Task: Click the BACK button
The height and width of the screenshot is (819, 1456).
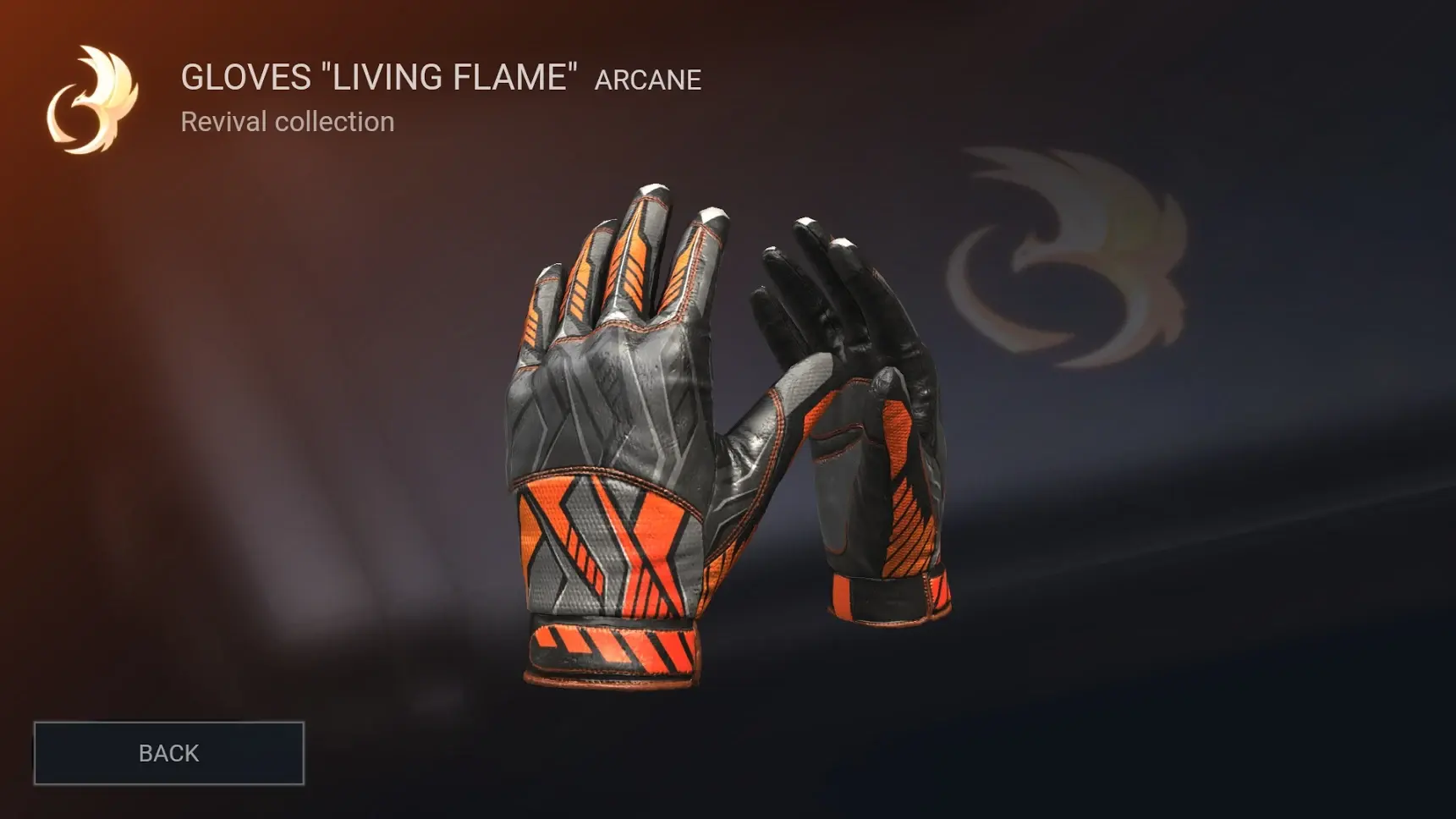Action: (169, 753)
